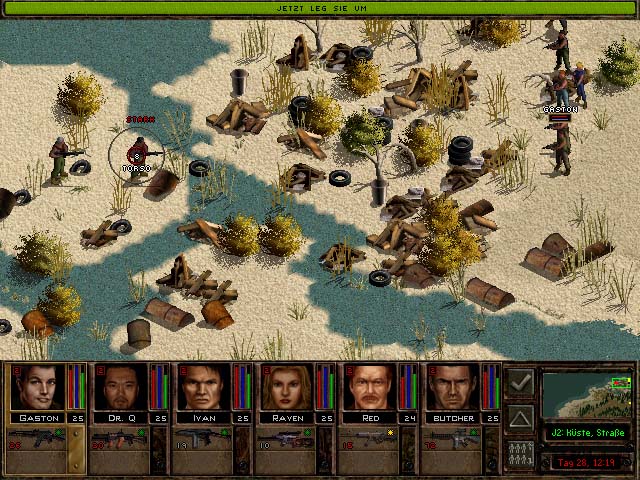Click the squad figures button
640x480 pixels.
click(x=520, y=451)
